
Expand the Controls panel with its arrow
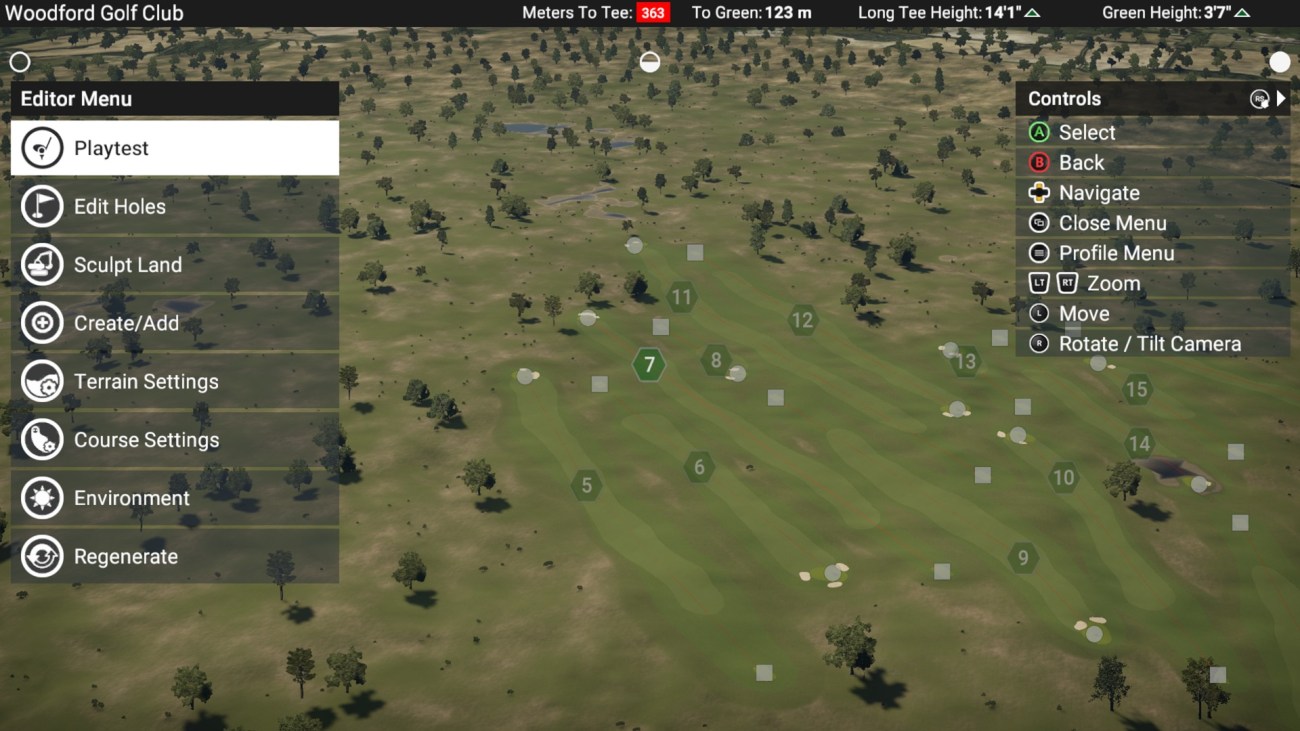[1280, 98]
